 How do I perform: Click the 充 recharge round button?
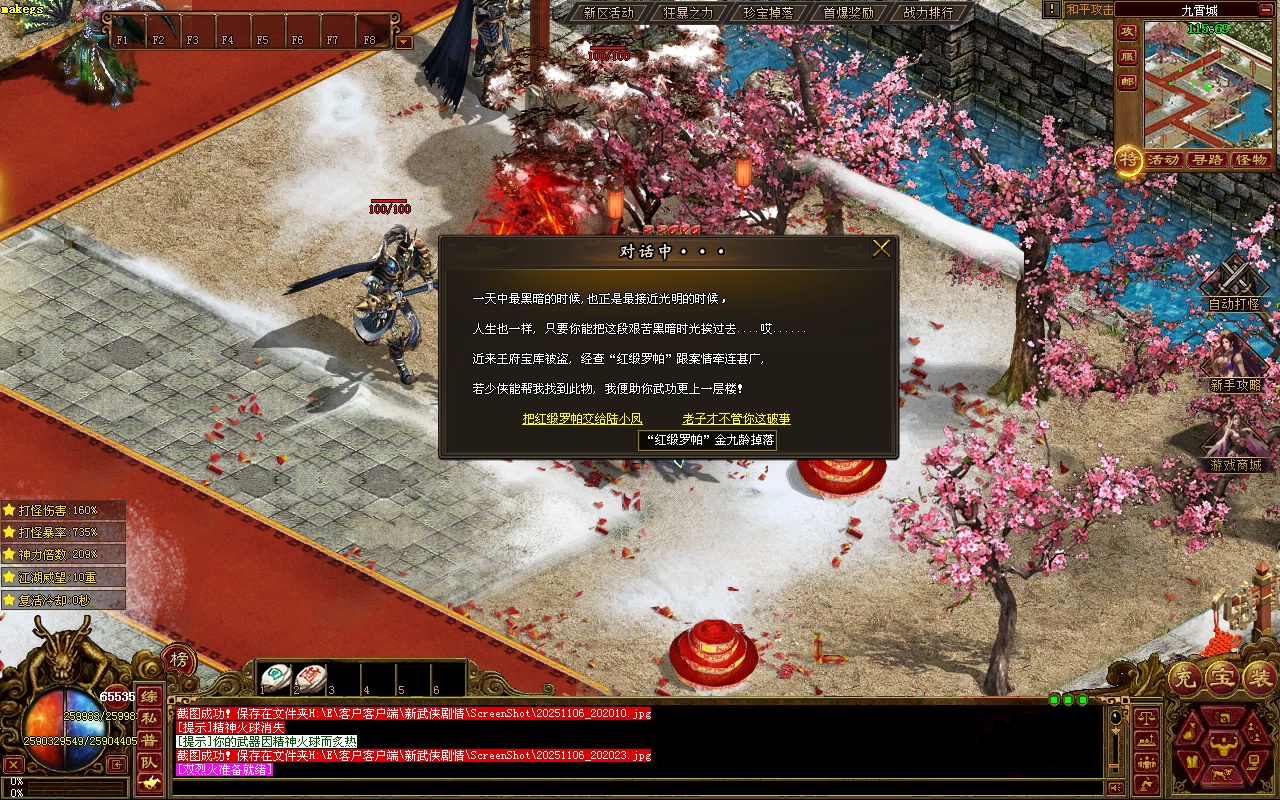point(1183,678)
